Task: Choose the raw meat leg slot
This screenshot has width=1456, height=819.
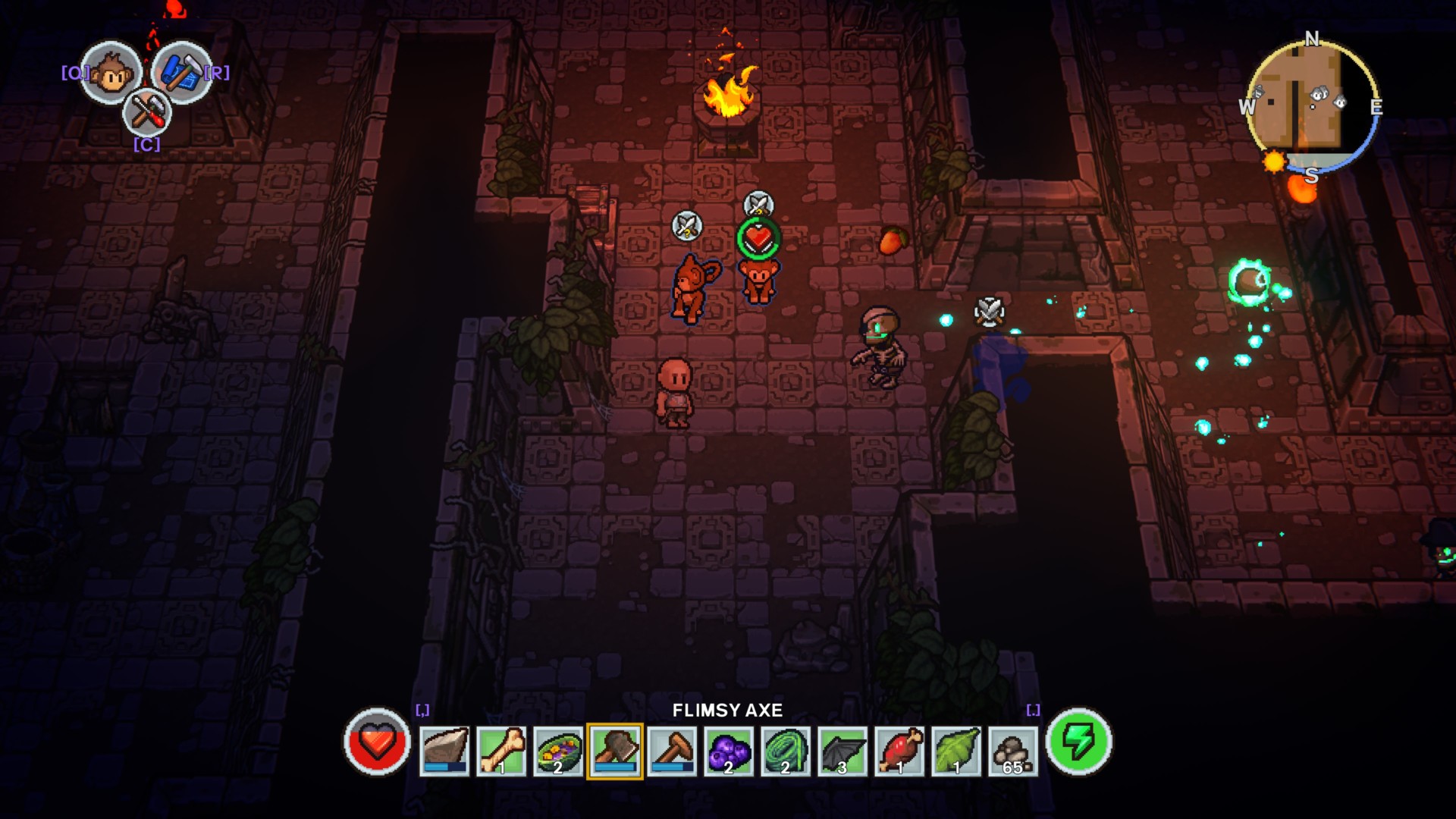Action: coord(899,751)
